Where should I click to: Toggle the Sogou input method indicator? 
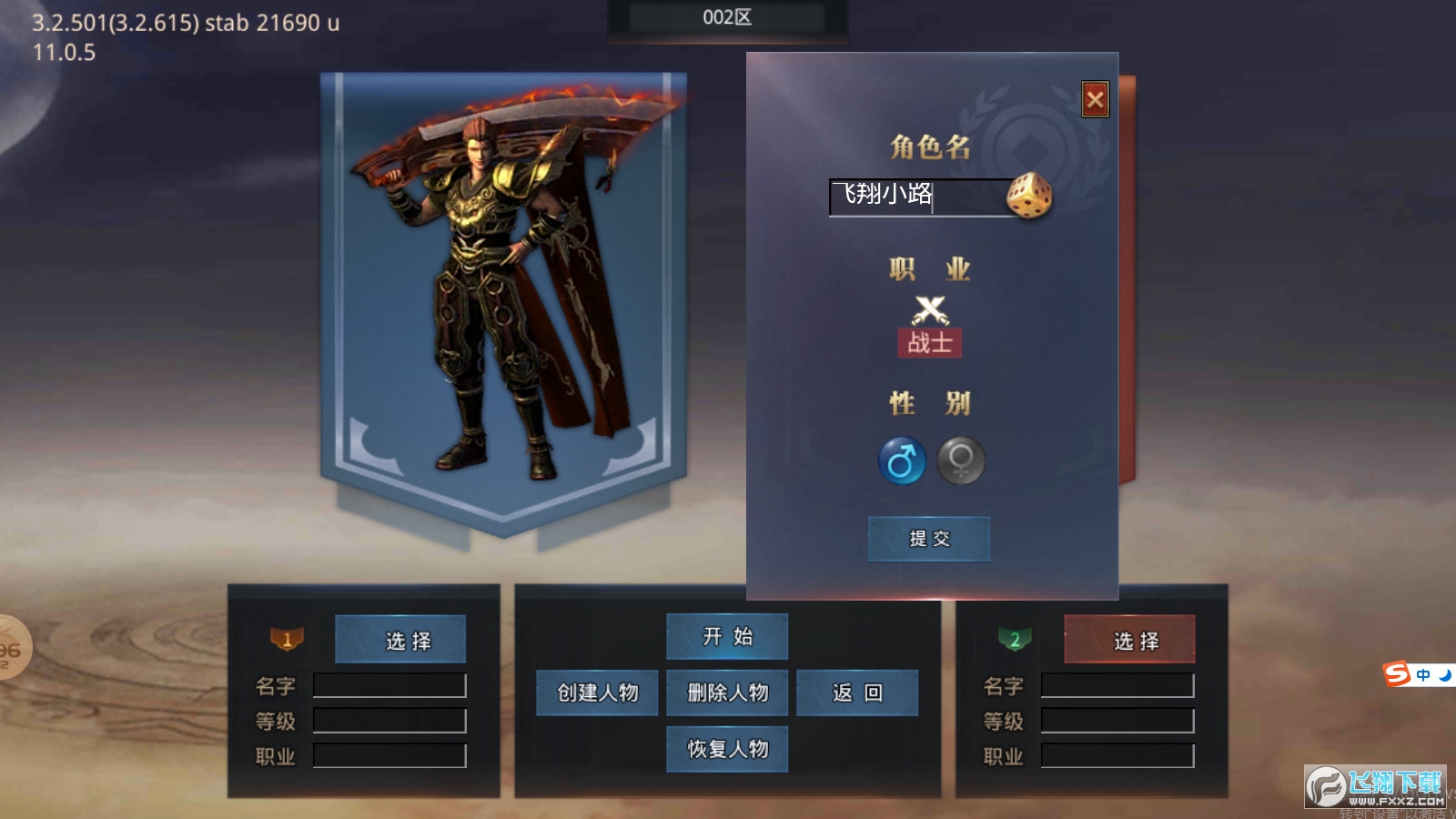(1398, 674)
